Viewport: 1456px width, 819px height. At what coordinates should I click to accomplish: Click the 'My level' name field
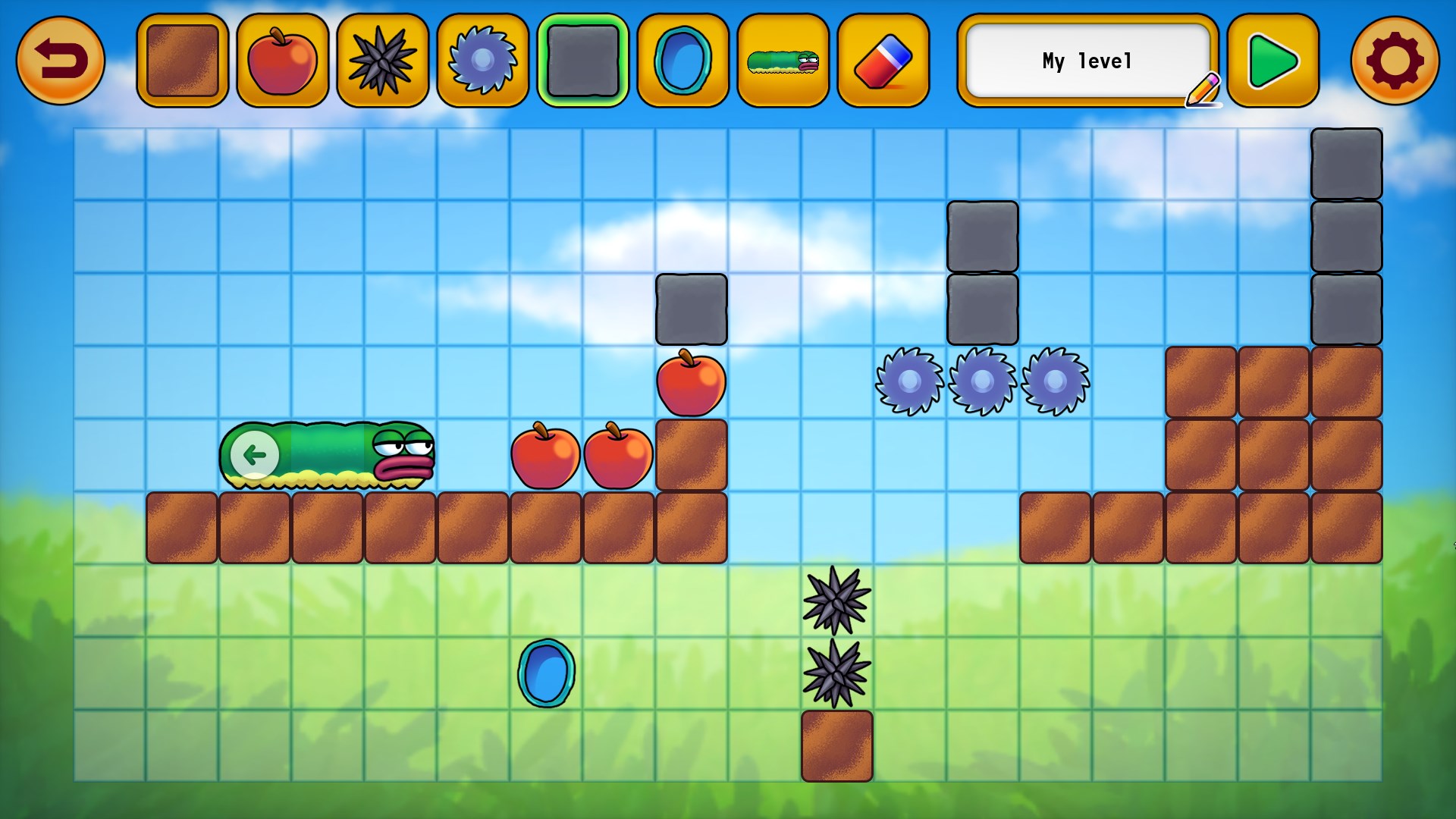1088,60
